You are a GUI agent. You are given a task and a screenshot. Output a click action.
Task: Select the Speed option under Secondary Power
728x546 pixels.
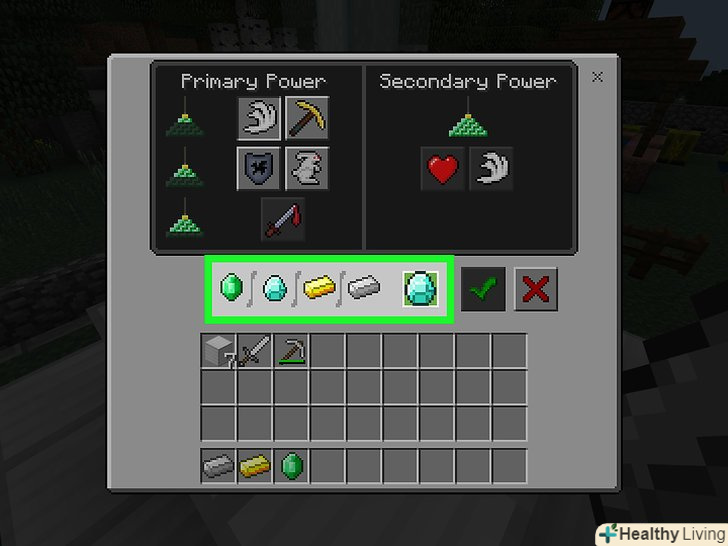490,168
